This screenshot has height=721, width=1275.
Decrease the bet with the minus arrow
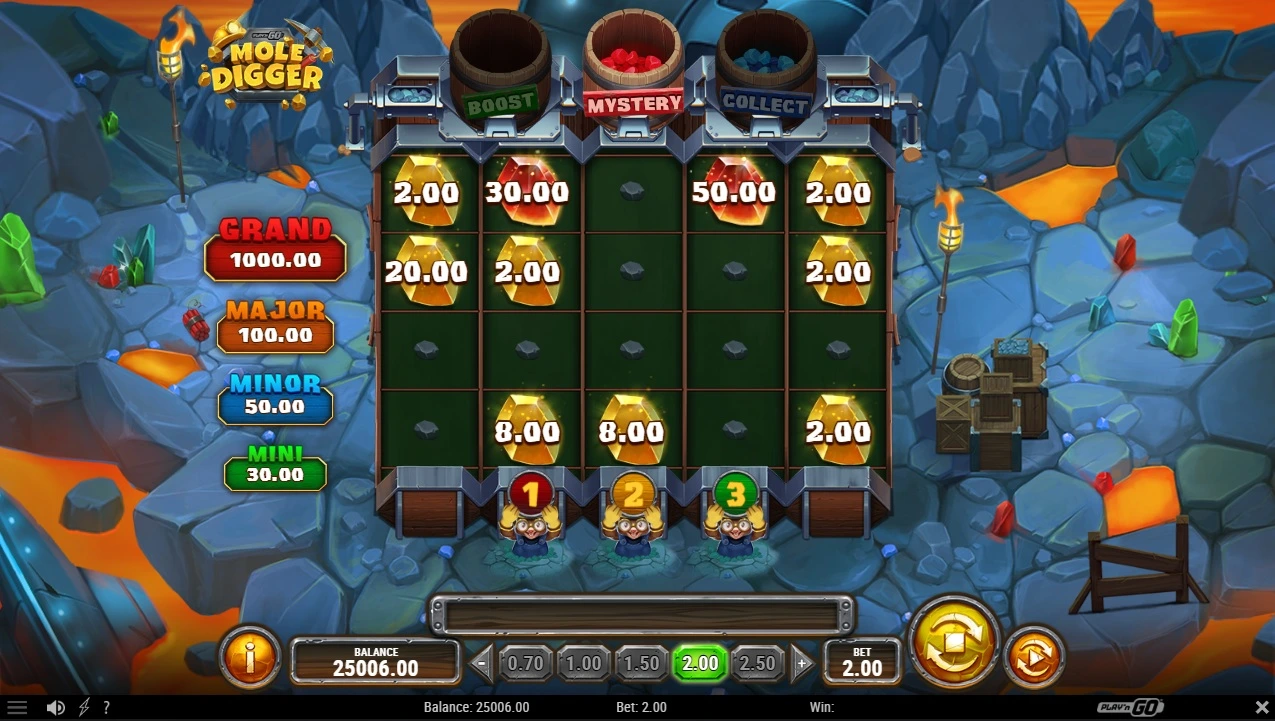(482, 663)
